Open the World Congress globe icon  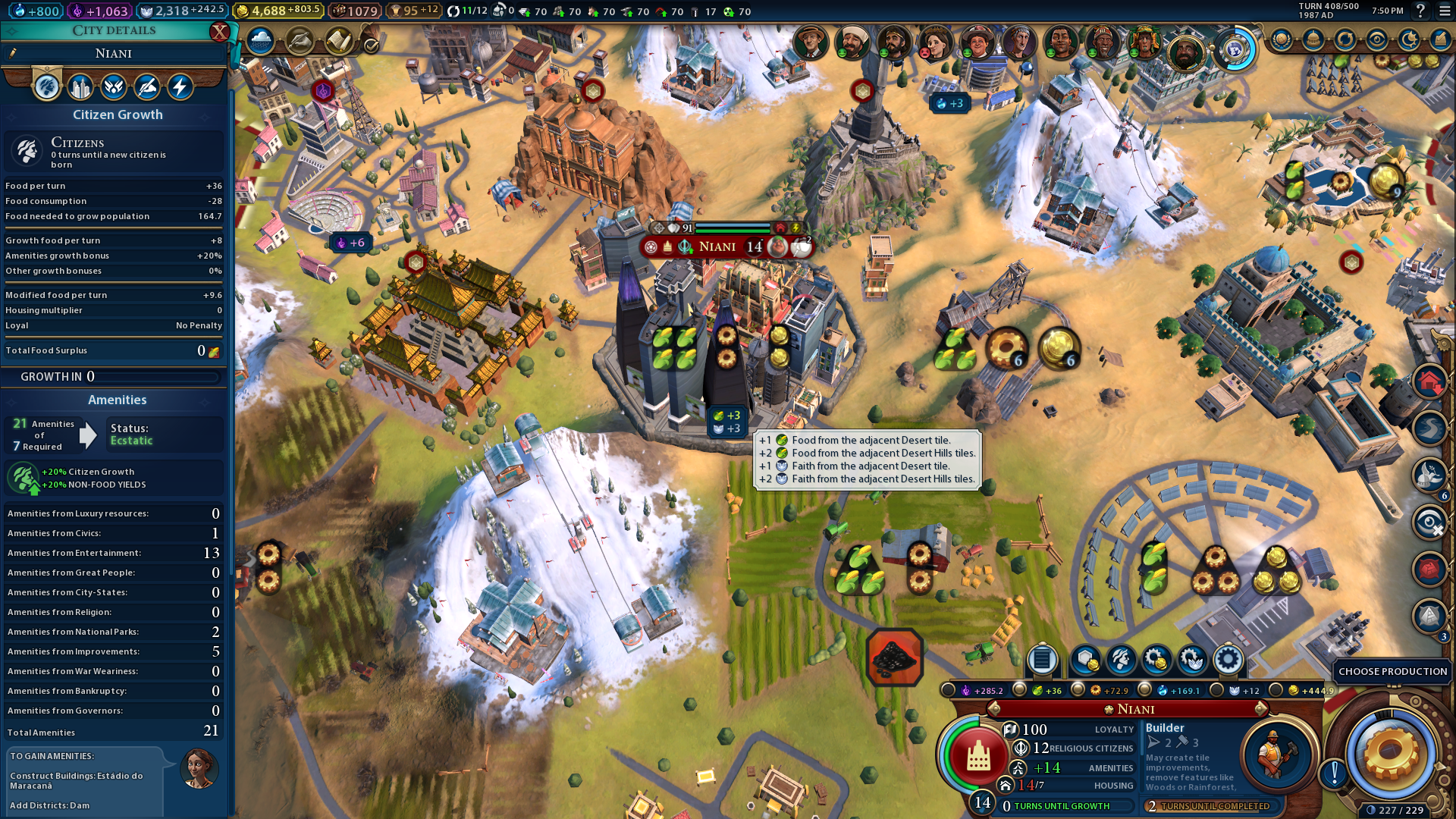pyautogui.click(x=1234, y=50)
